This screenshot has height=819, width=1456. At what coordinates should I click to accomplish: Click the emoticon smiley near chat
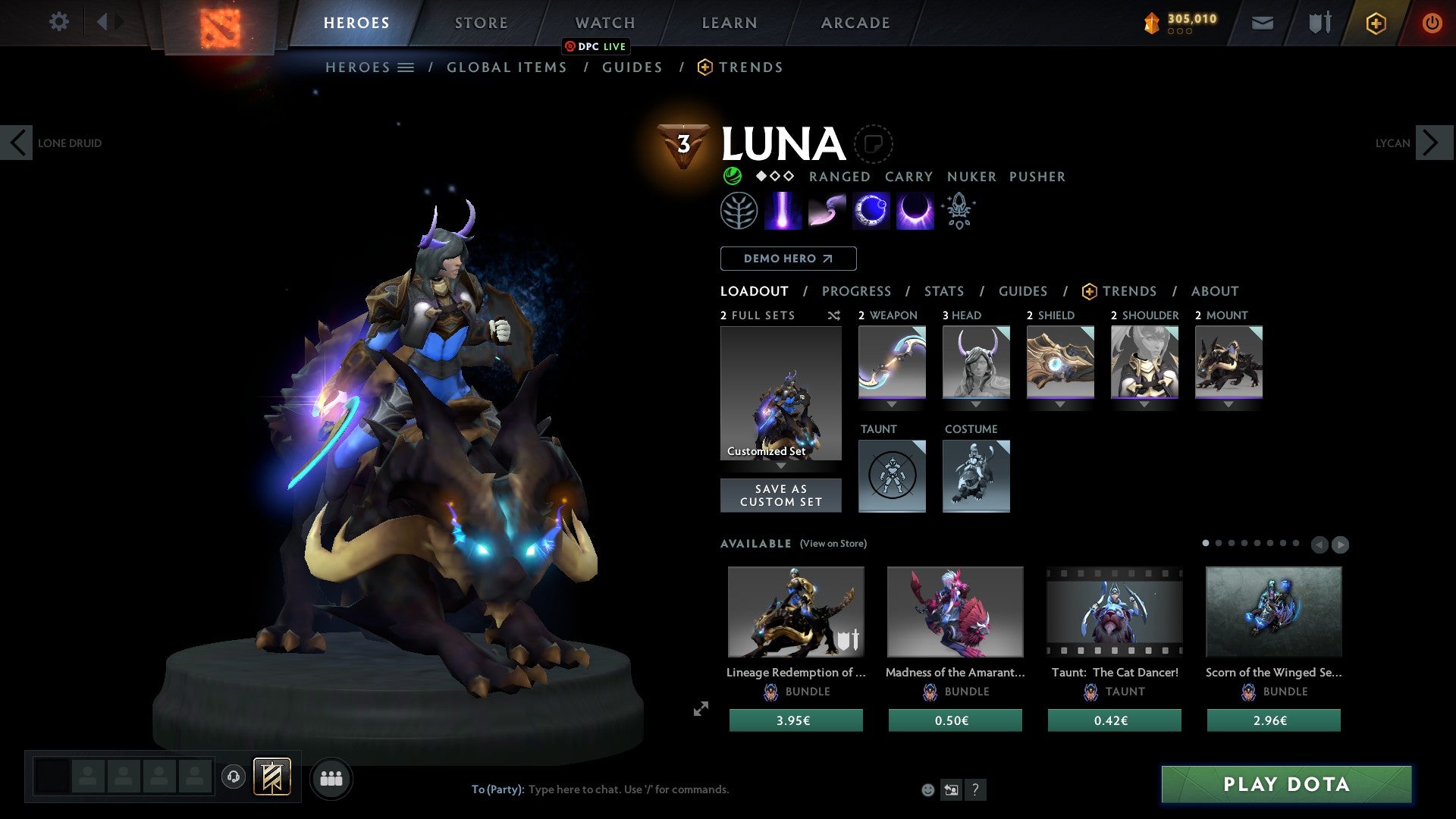(928, 789)
